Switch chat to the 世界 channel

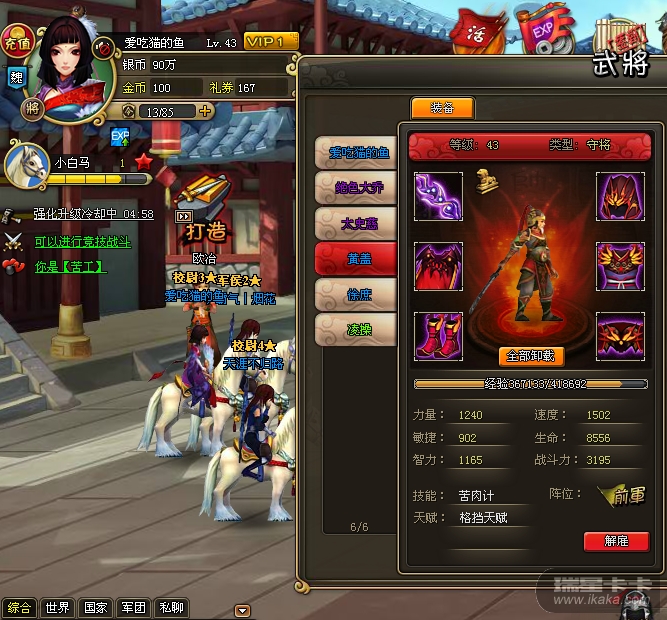click(x=57, y=608)
